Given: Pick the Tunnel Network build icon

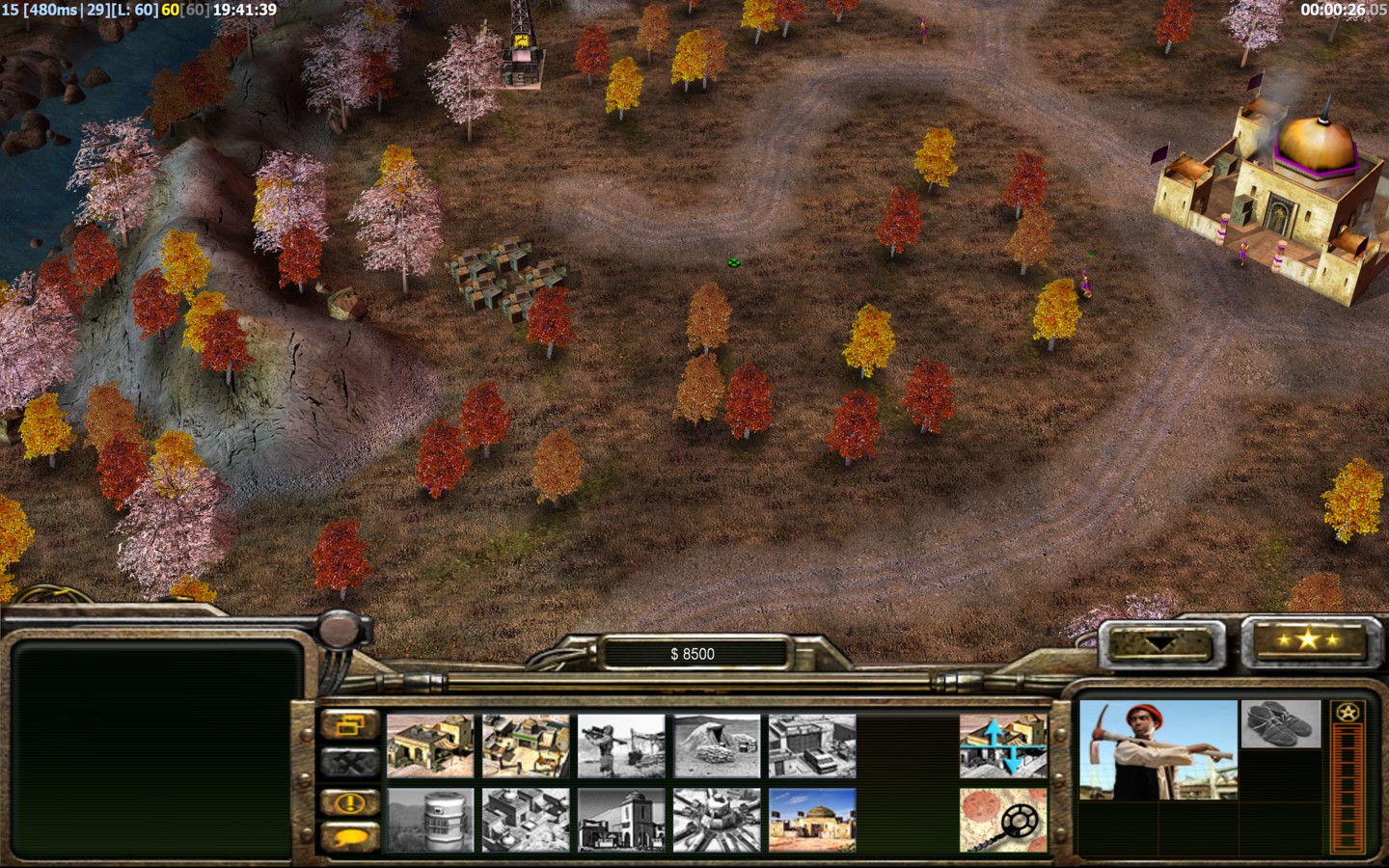Looking at the screenshot, I should point(717,746).
